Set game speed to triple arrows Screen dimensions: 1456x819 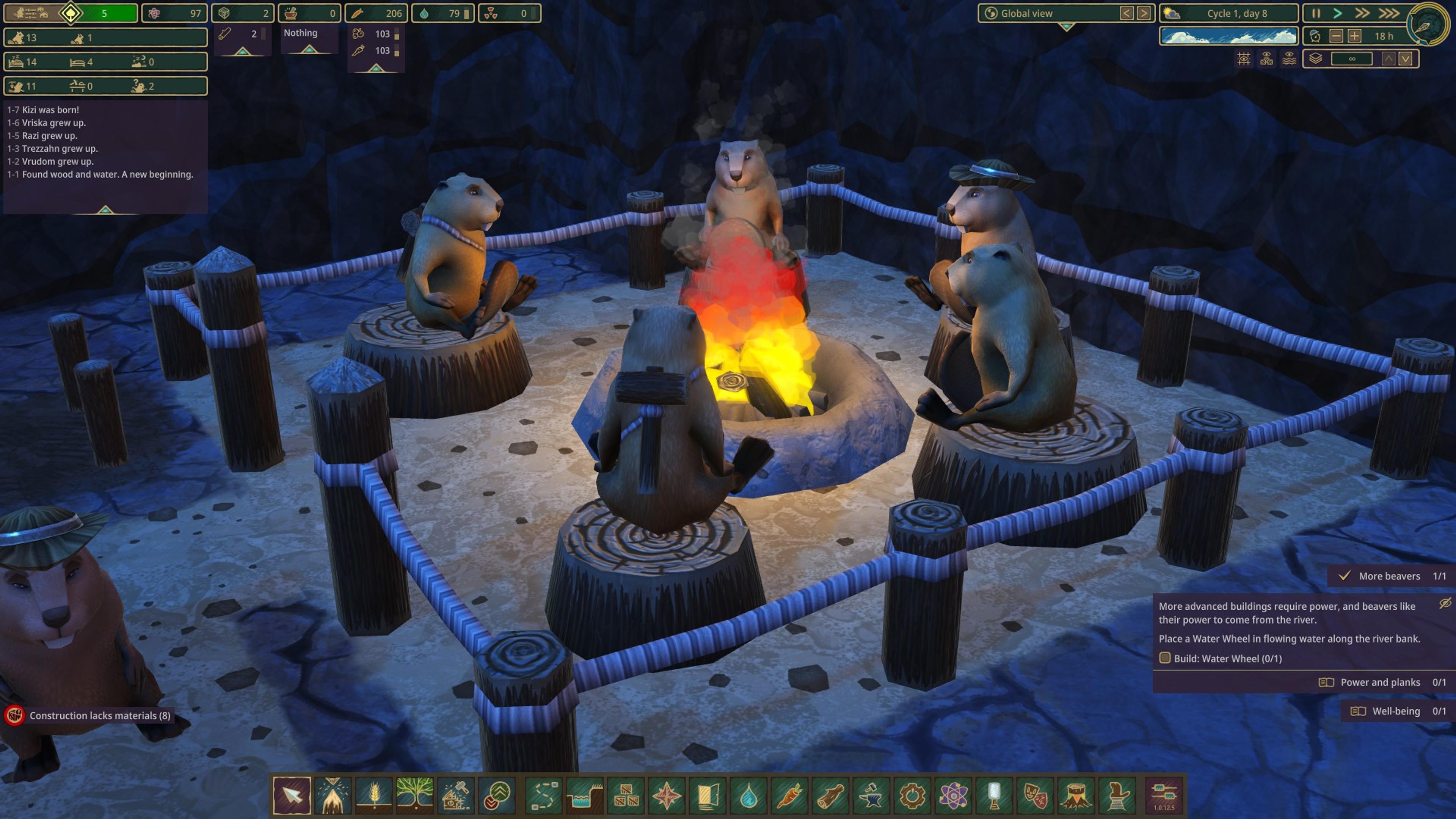[x=1388, y=13]
